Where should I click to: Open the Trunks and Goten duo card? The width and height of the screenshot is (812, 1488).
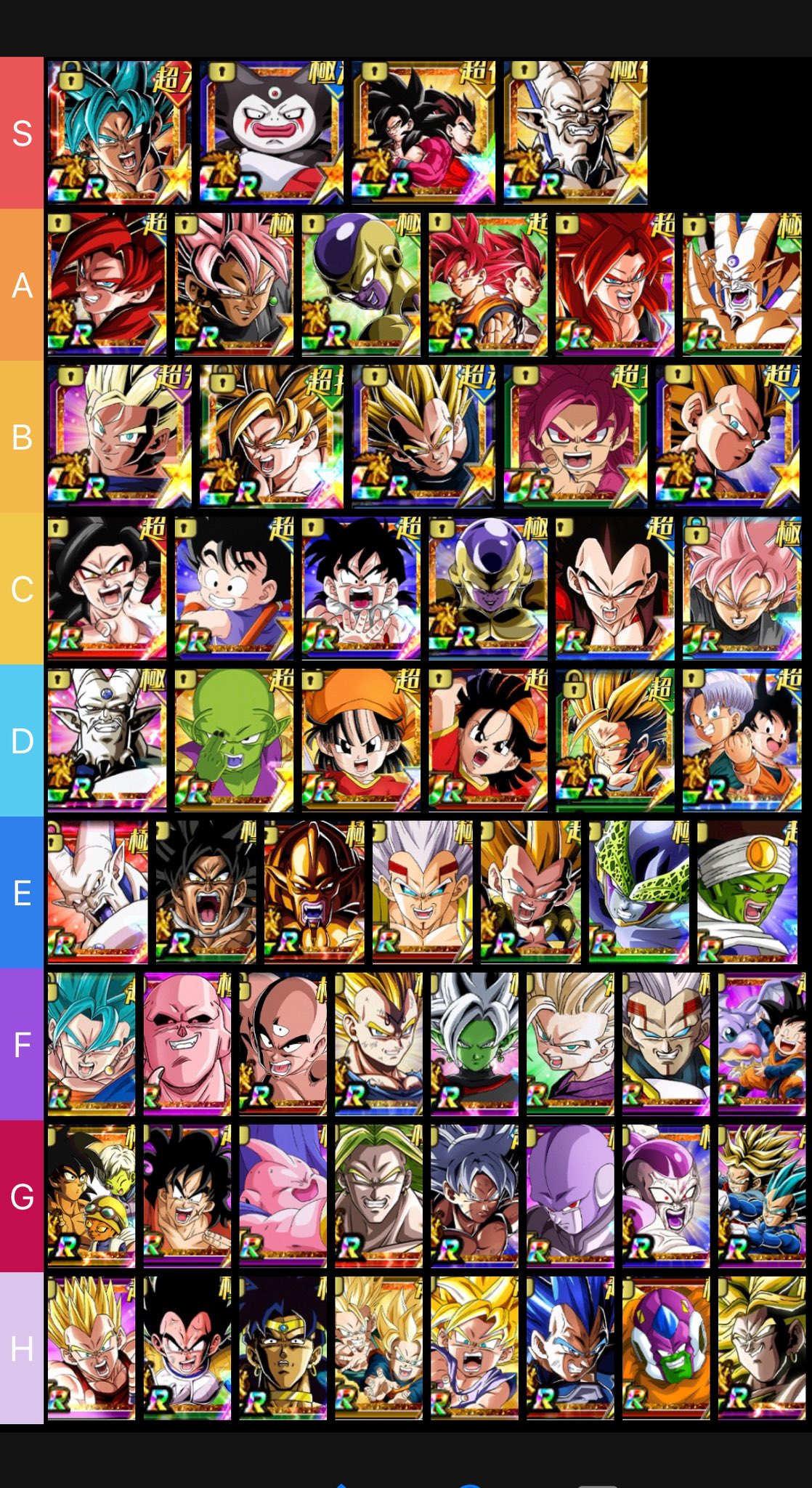point(742,740)
